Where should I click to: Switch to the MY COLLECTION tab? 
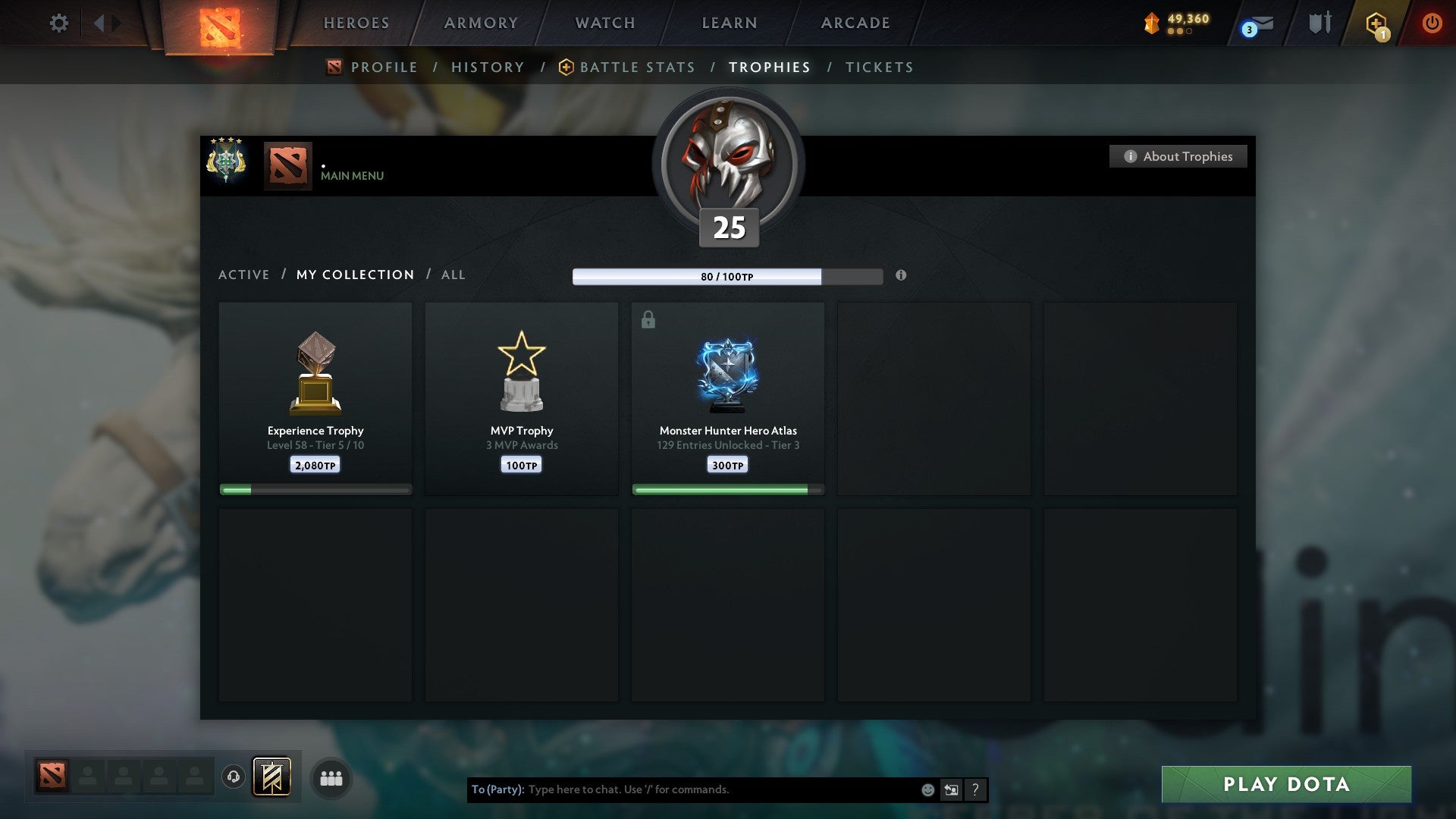point(354,275)
